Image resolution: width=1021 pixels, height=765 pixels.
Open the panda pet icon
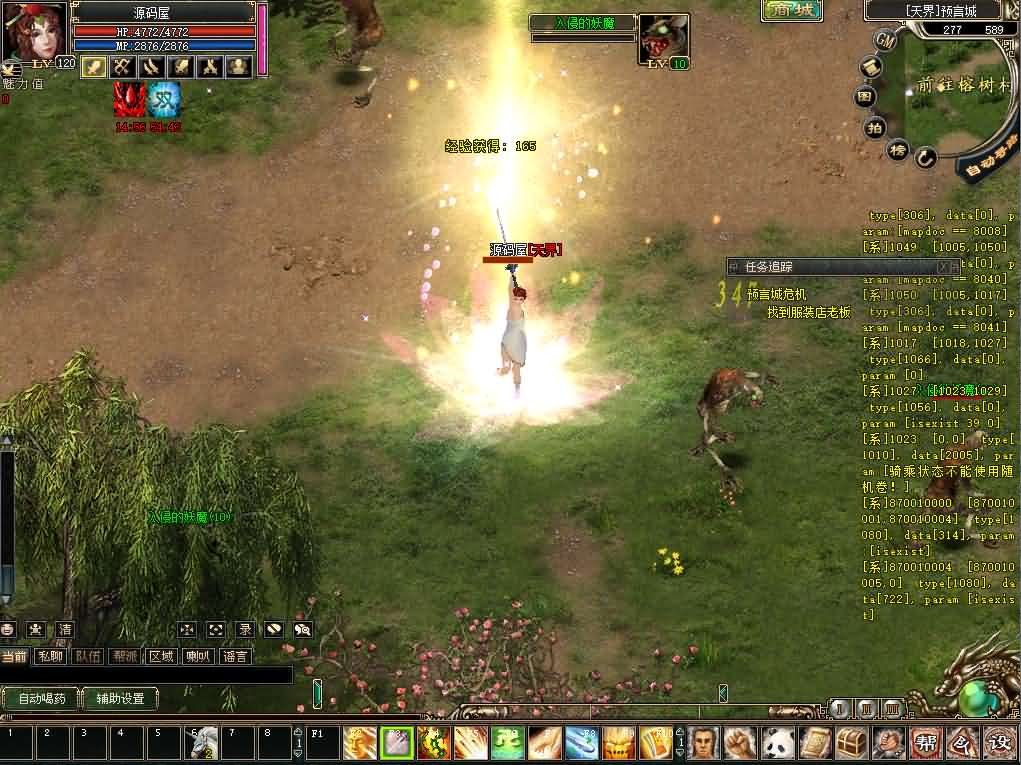tap(778, 743)
